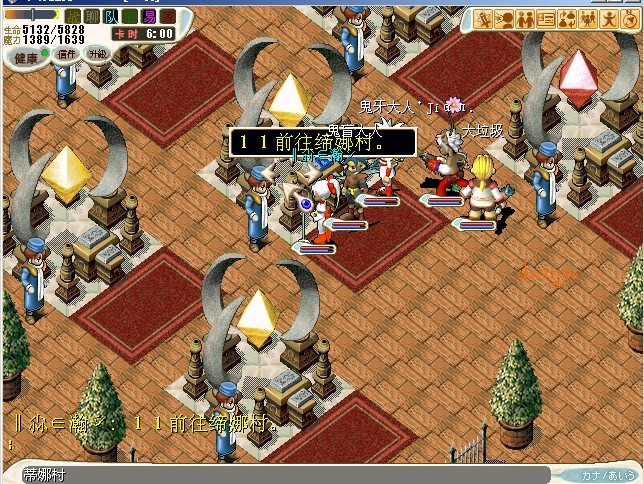Viewport: 644px width, 484px height.
Task: Toggle the 队 team mode switch
Action: point(111,17)
